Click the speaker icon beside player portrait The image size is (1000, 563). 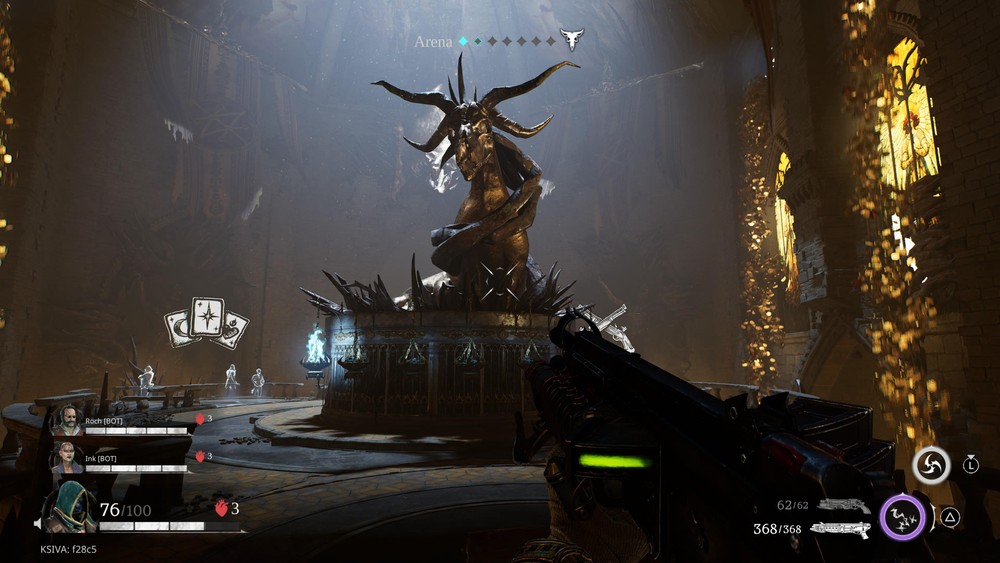38,523
